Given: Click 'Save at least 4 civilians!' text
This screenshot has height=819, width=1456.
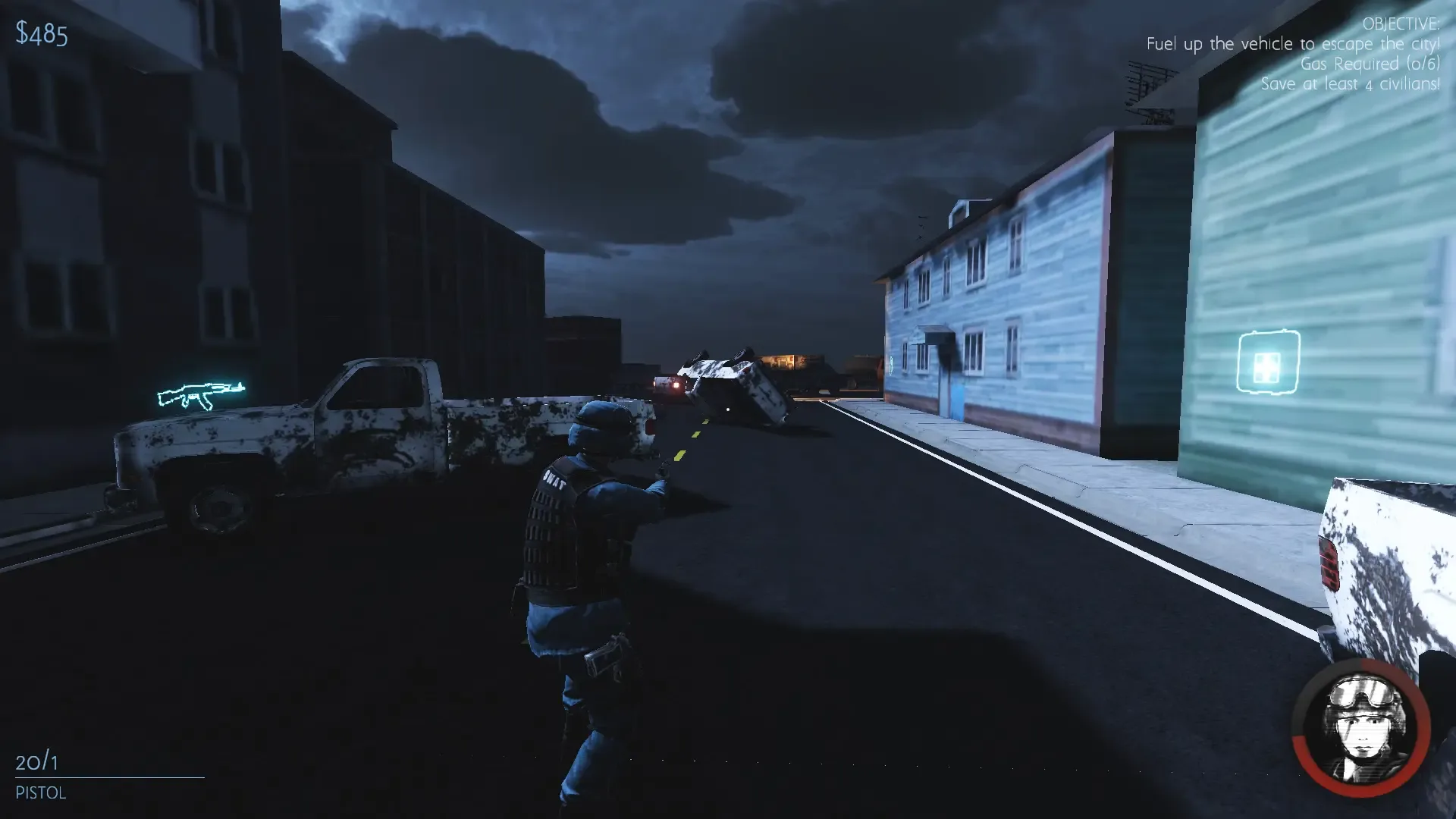Looking at the screenshot, I should (1348, 84).
